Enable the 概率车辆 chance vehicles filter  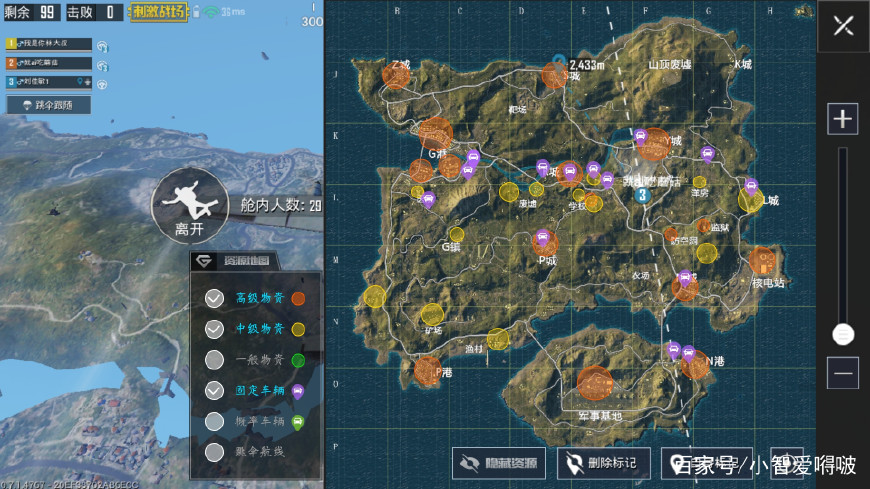[x=214, y=421]
